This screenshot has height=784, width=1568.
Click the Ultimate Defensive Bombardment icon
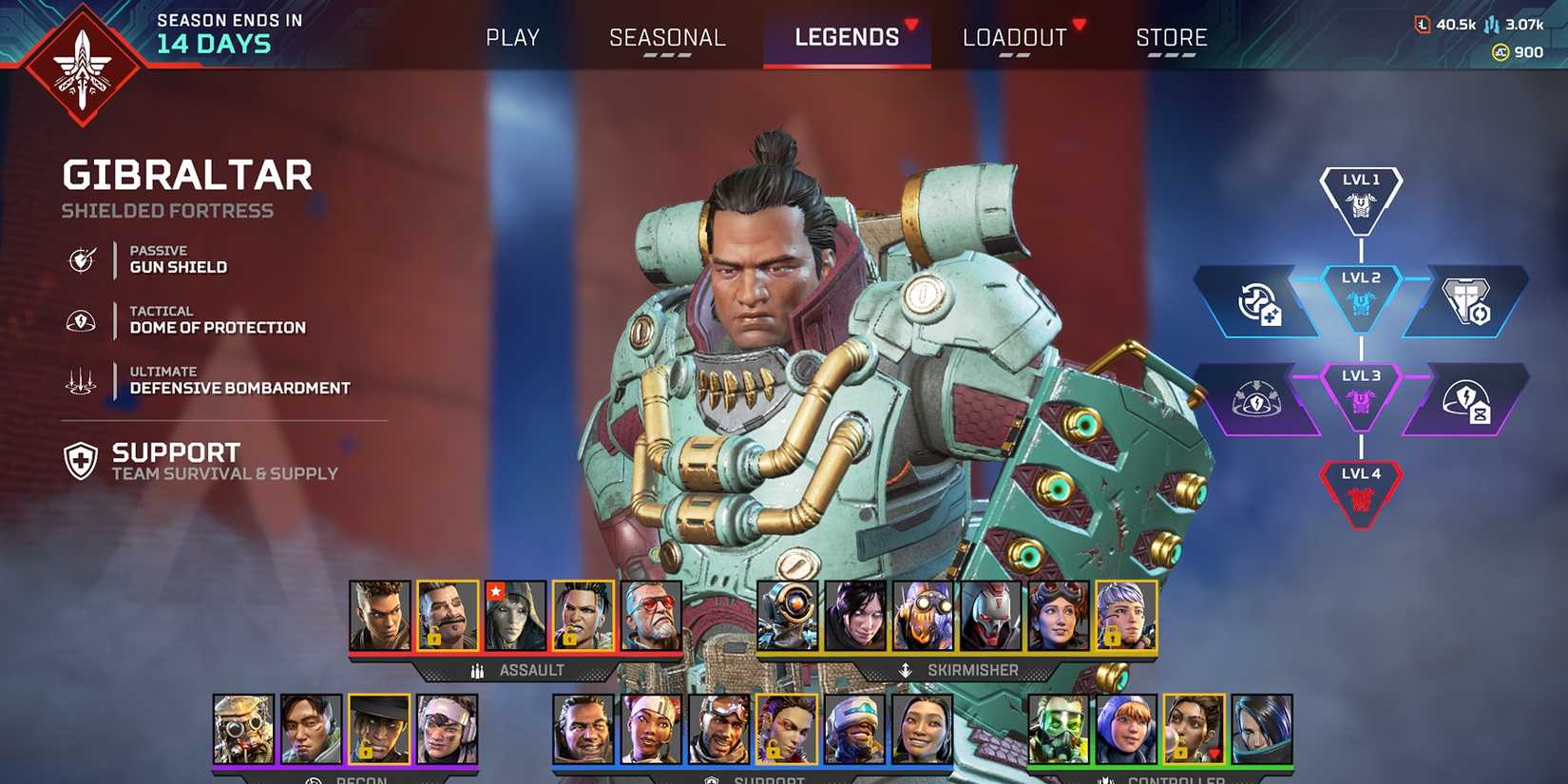click(x=83, y=381)
